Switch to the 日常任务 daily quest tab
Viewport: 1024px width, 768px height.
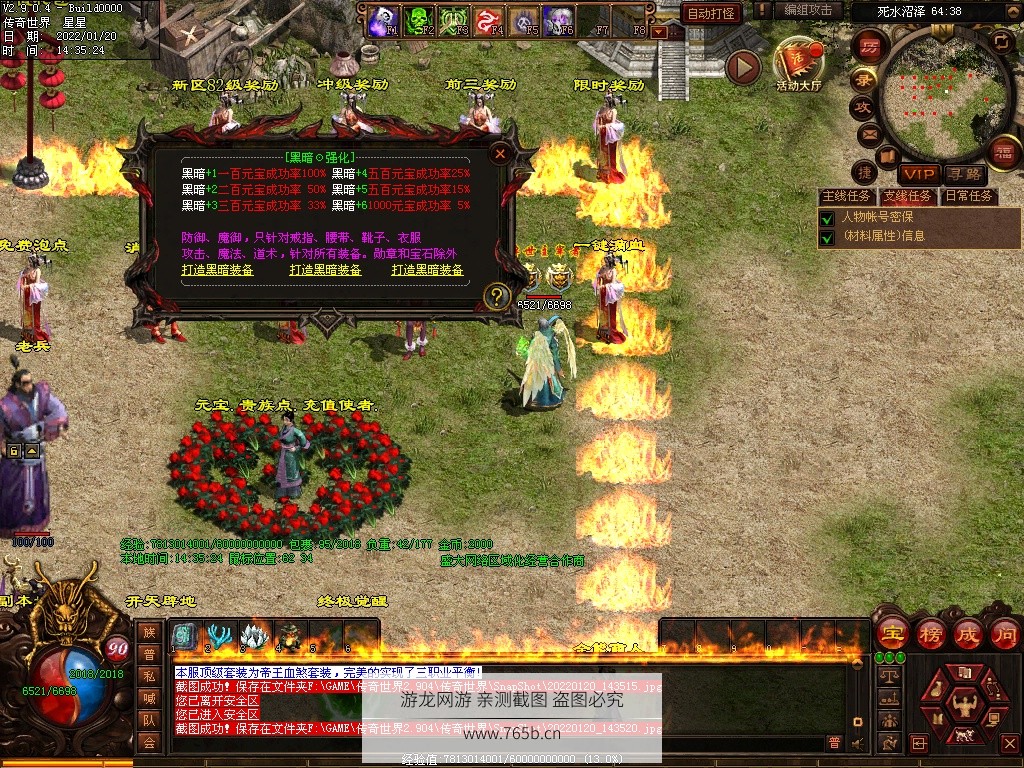pyautogui.click(x=970, y=196)
